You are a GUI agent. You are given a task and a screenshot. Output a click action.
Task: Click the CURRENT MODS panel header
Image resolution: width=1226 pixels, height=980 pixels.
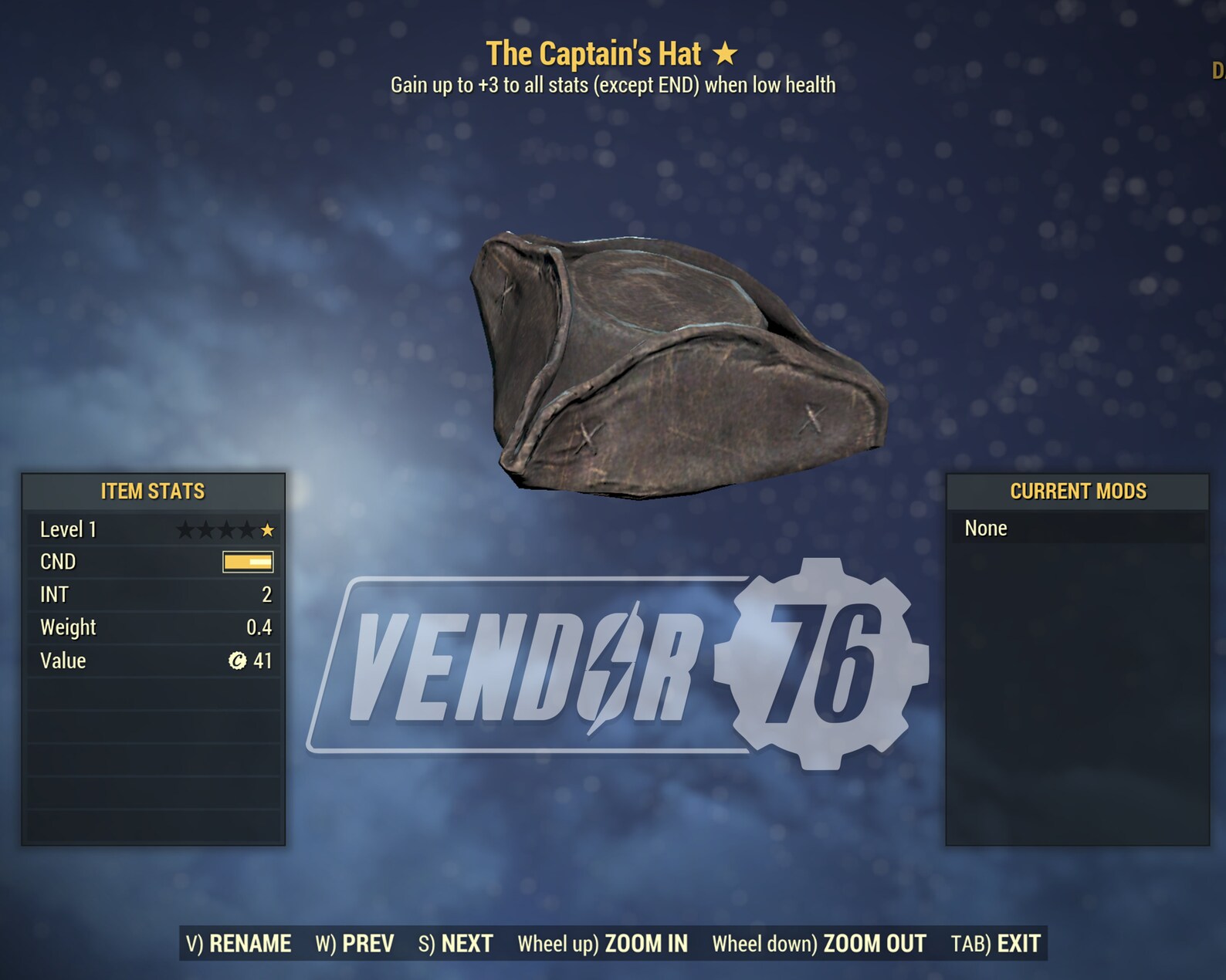click(x=1079, y=491)
